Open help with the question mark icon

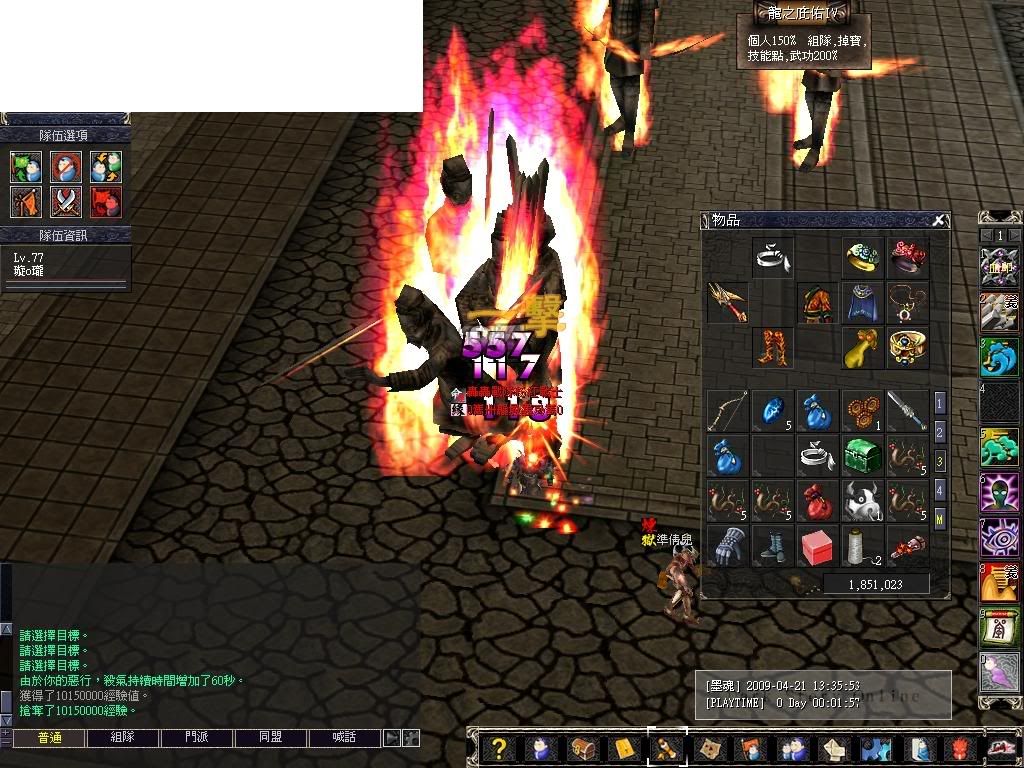click(500, 748)
